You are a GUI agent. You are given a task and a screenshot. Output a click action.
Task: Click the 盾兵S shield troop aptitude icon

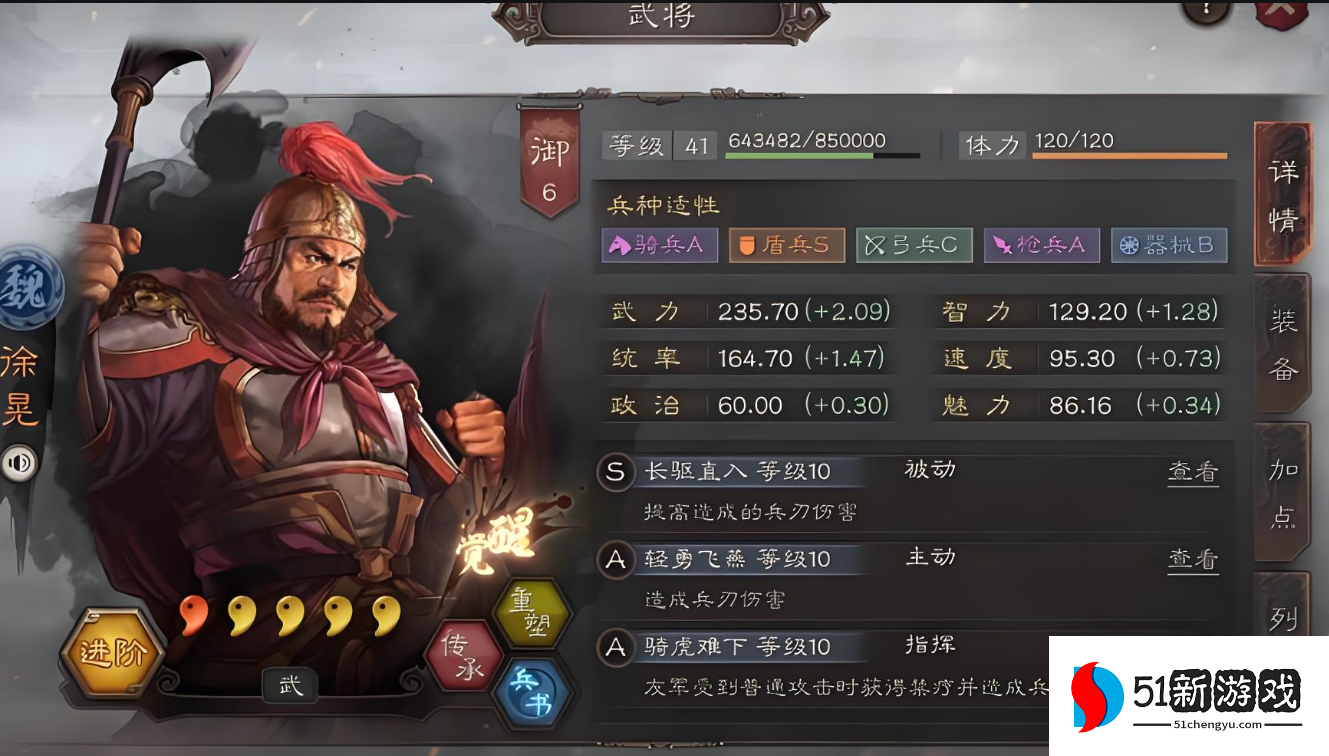pyautogui.click(x=787, y=245)
